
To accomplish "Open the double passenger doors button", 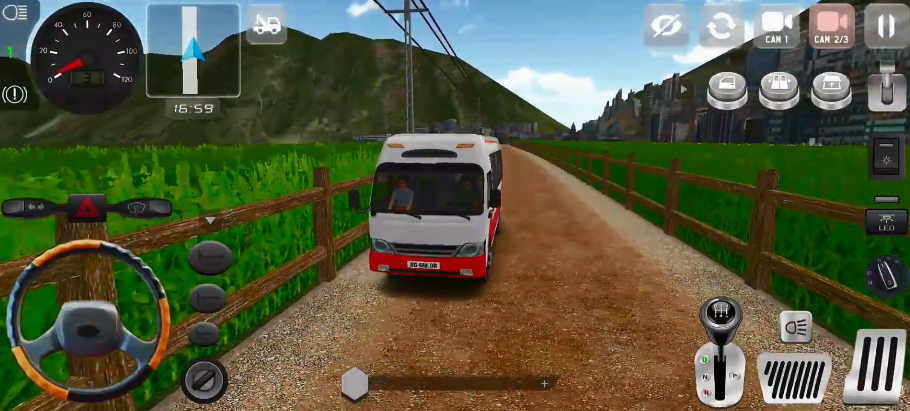I will pyautogui.click(x=779, y=92).
